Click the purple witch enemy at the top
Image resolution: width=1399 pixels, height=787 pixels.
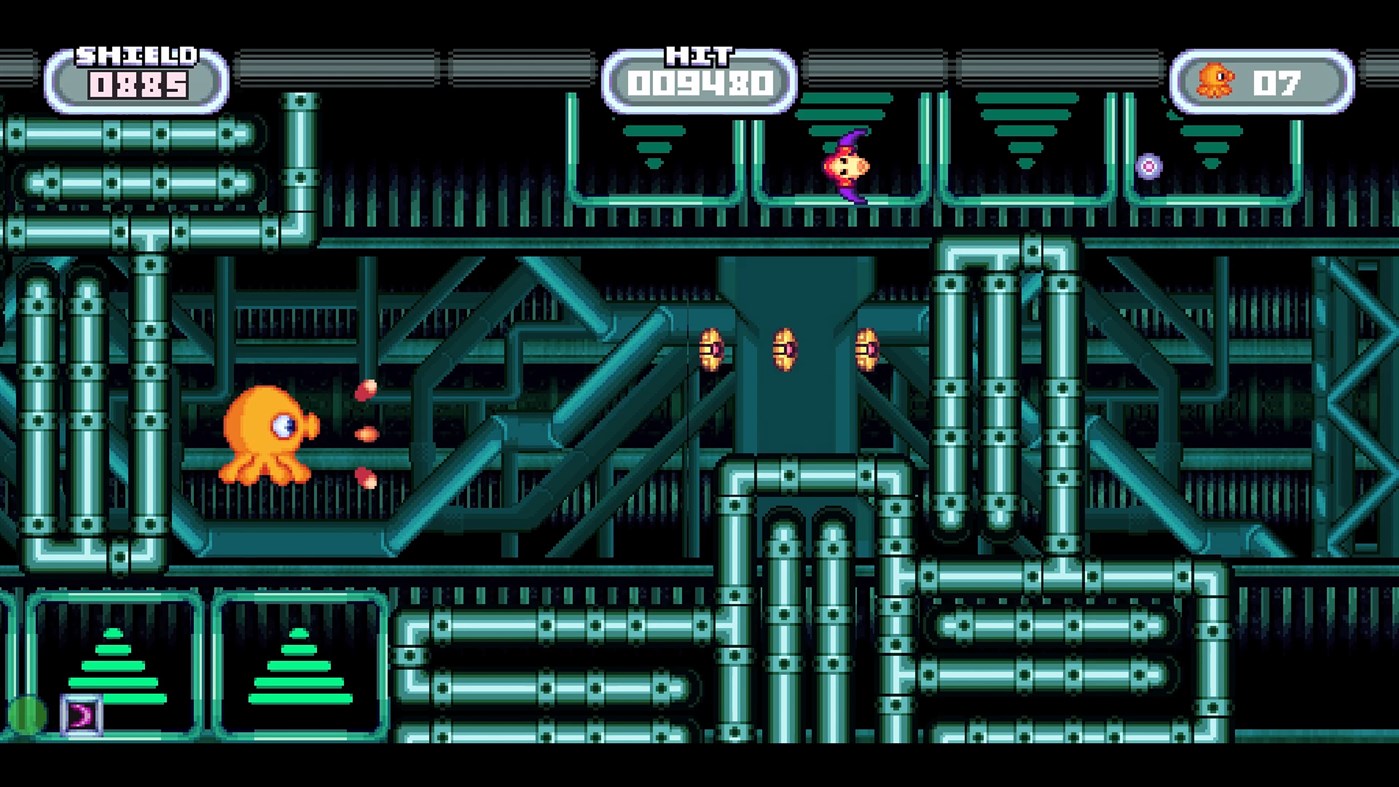(x=845, y=163)
